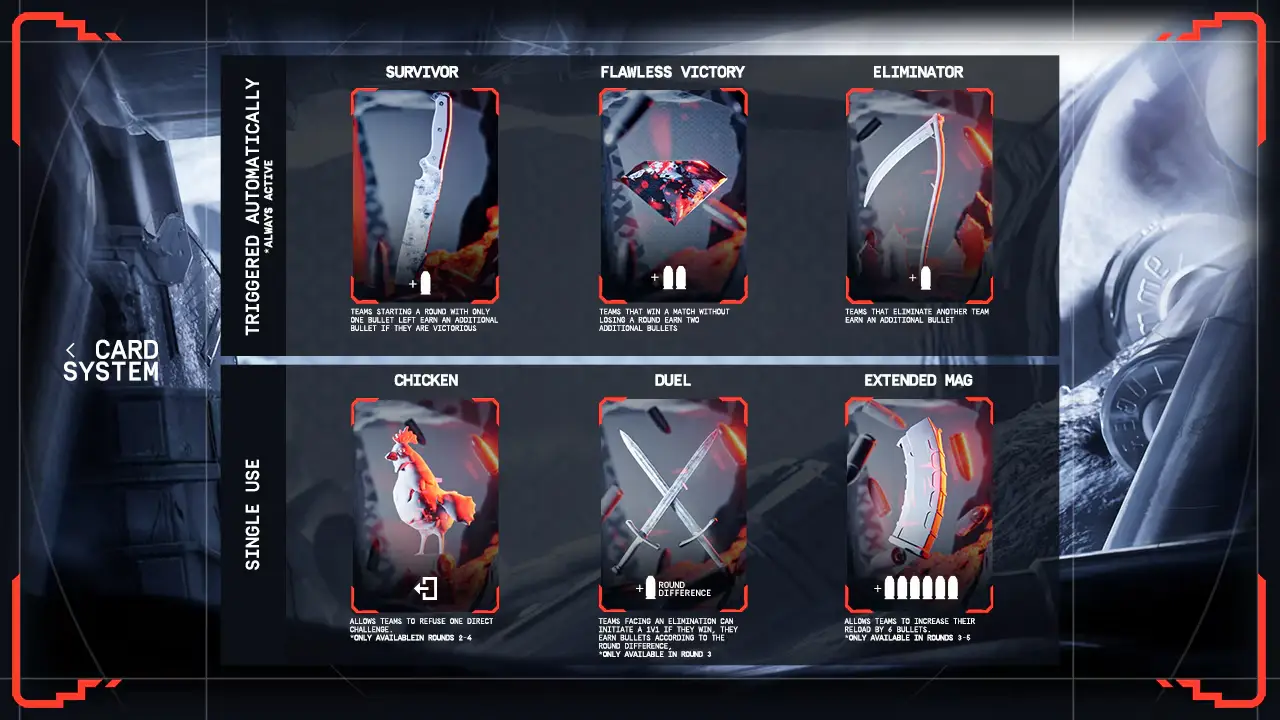Click the Eliminator card title
The width and height of the screenshot is (1280, 720).
click(x=919, y=71)
